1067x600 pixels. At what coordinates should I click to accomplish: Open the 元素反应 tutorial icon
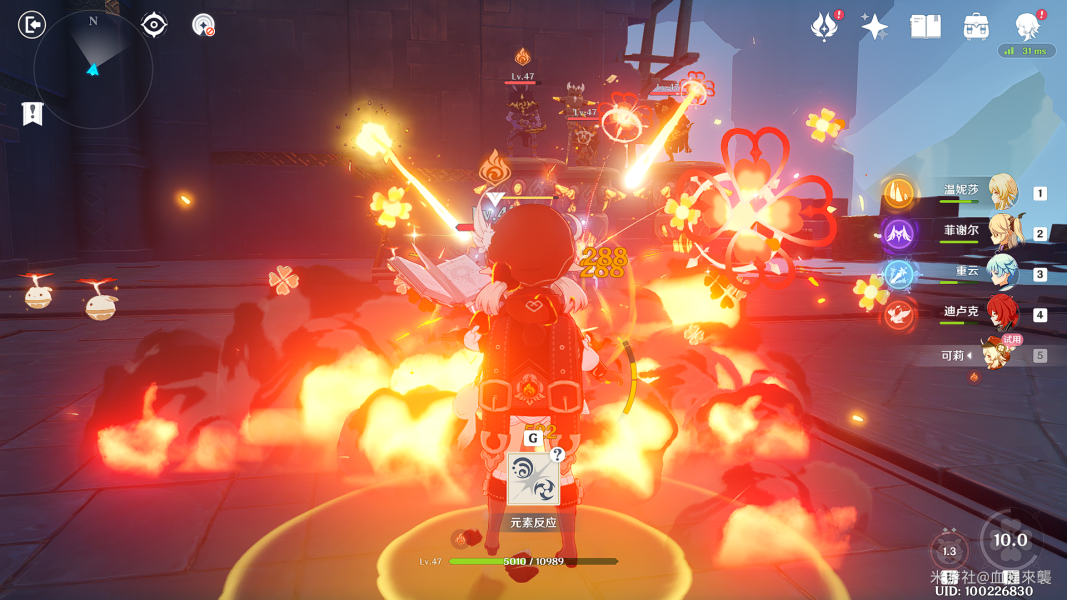(x=532, y=479)
